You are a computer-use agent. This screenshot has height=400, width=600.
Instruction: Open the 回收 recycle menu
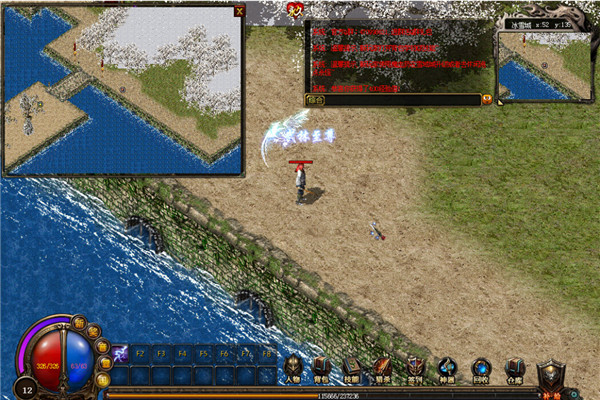coord(481,369)
